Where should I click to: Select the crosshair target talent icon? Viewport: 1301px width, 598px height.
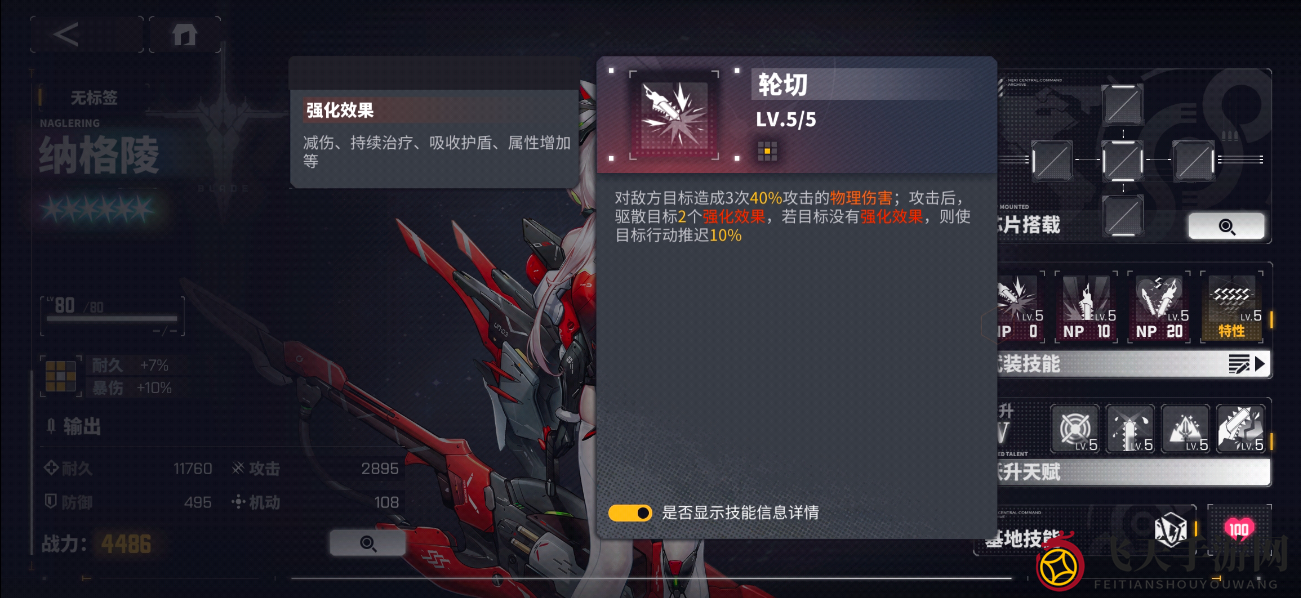tap(1075, 428)
